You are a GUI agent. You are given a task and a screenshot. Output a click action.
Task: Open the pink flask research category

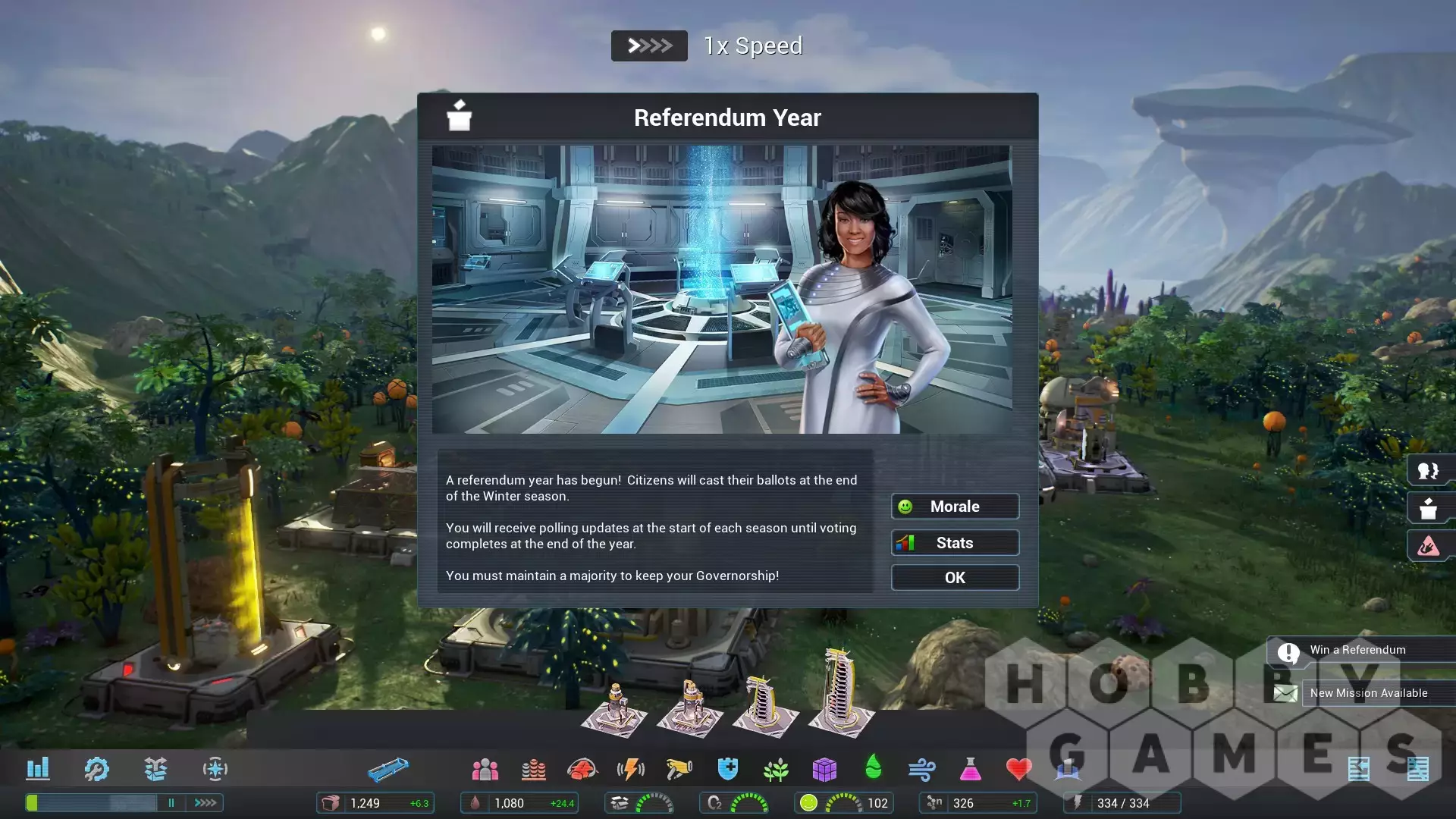[x=970, y=770]
